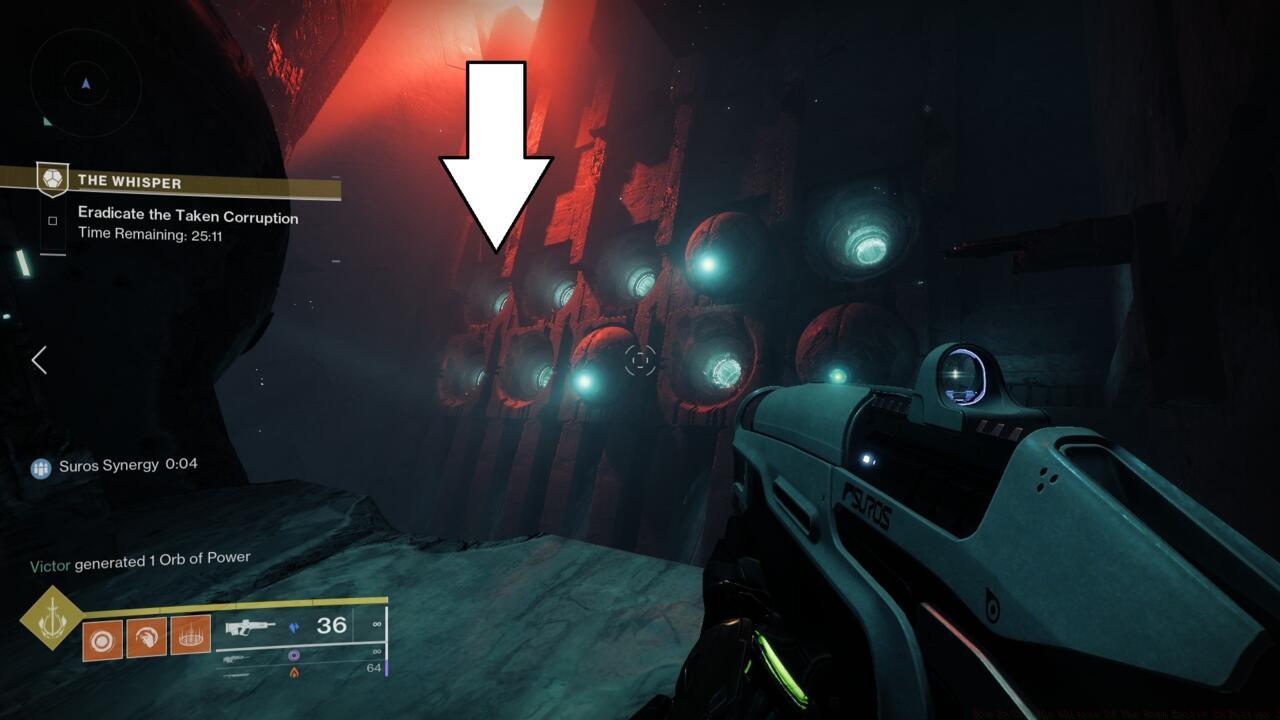Click the blue kinetic ammo icon beside 36

pyautogui.click(x=295, y=628)
